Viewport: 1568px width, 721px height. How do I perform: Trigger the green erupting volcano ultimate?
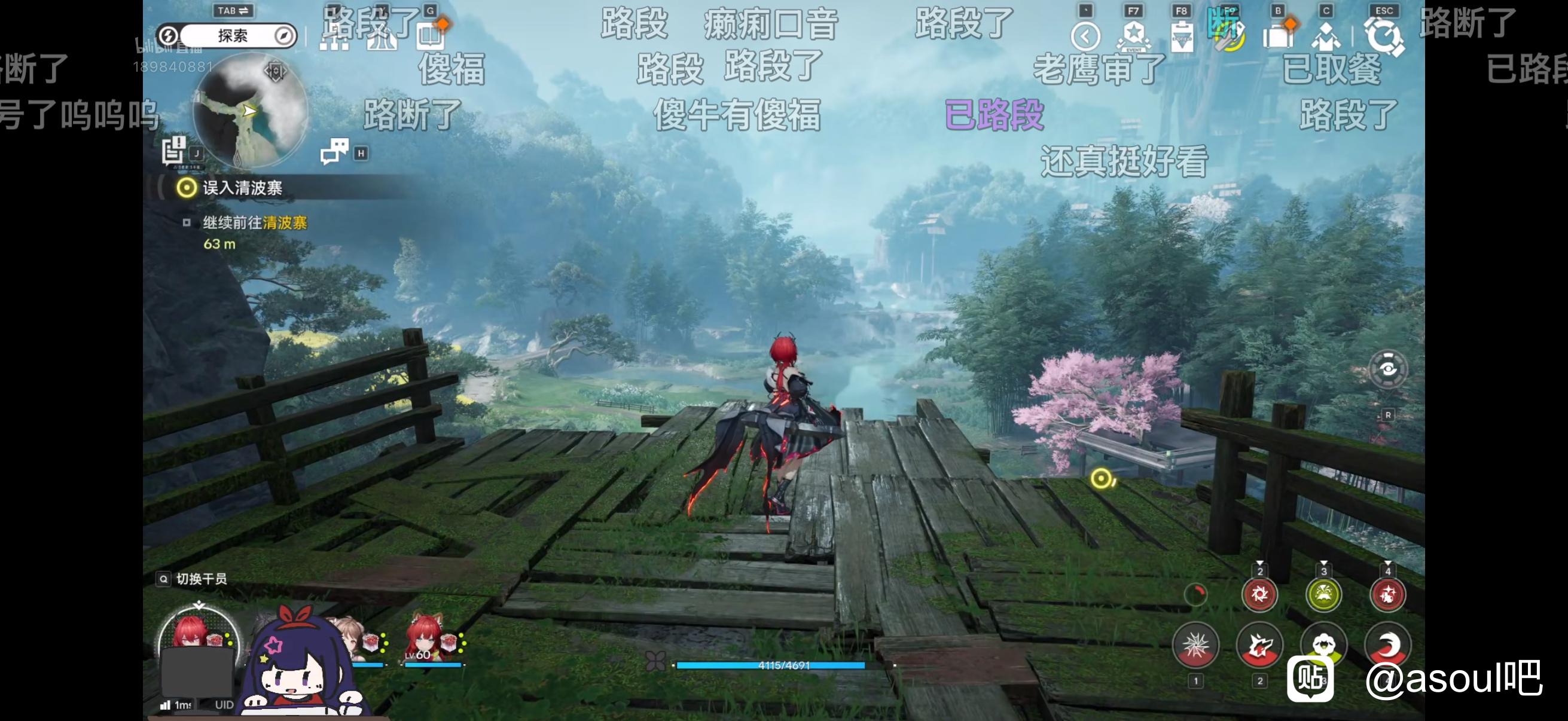click(x=1324, y=594)
